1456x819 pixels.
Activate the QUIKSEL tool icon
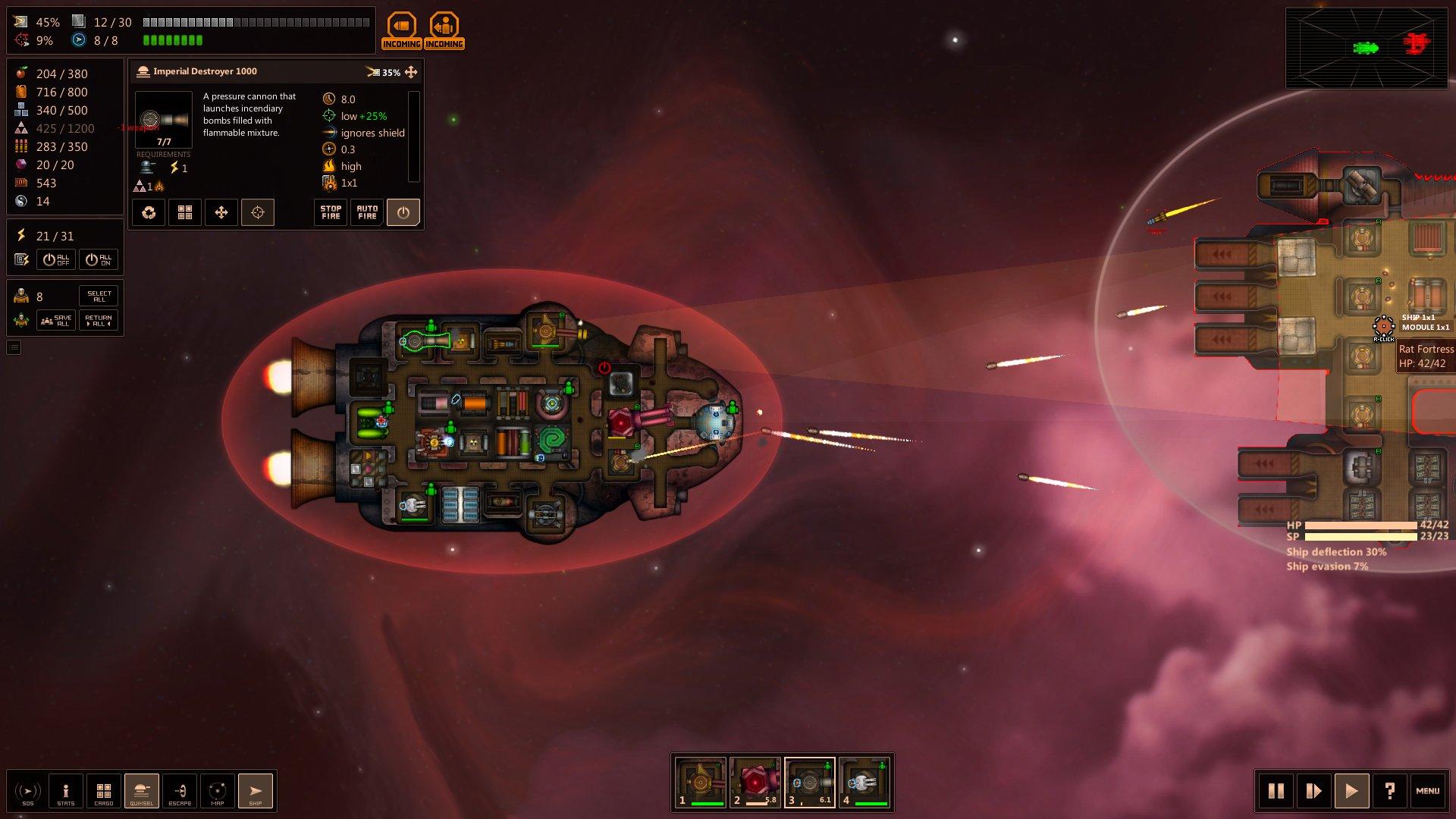142,791
